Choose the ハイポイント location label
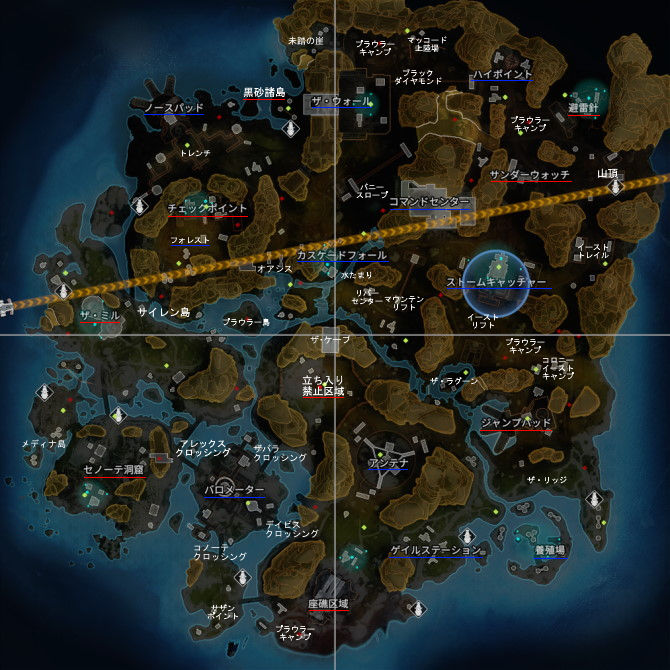This screenshot has height=670, width=670. tap(502, 74)
